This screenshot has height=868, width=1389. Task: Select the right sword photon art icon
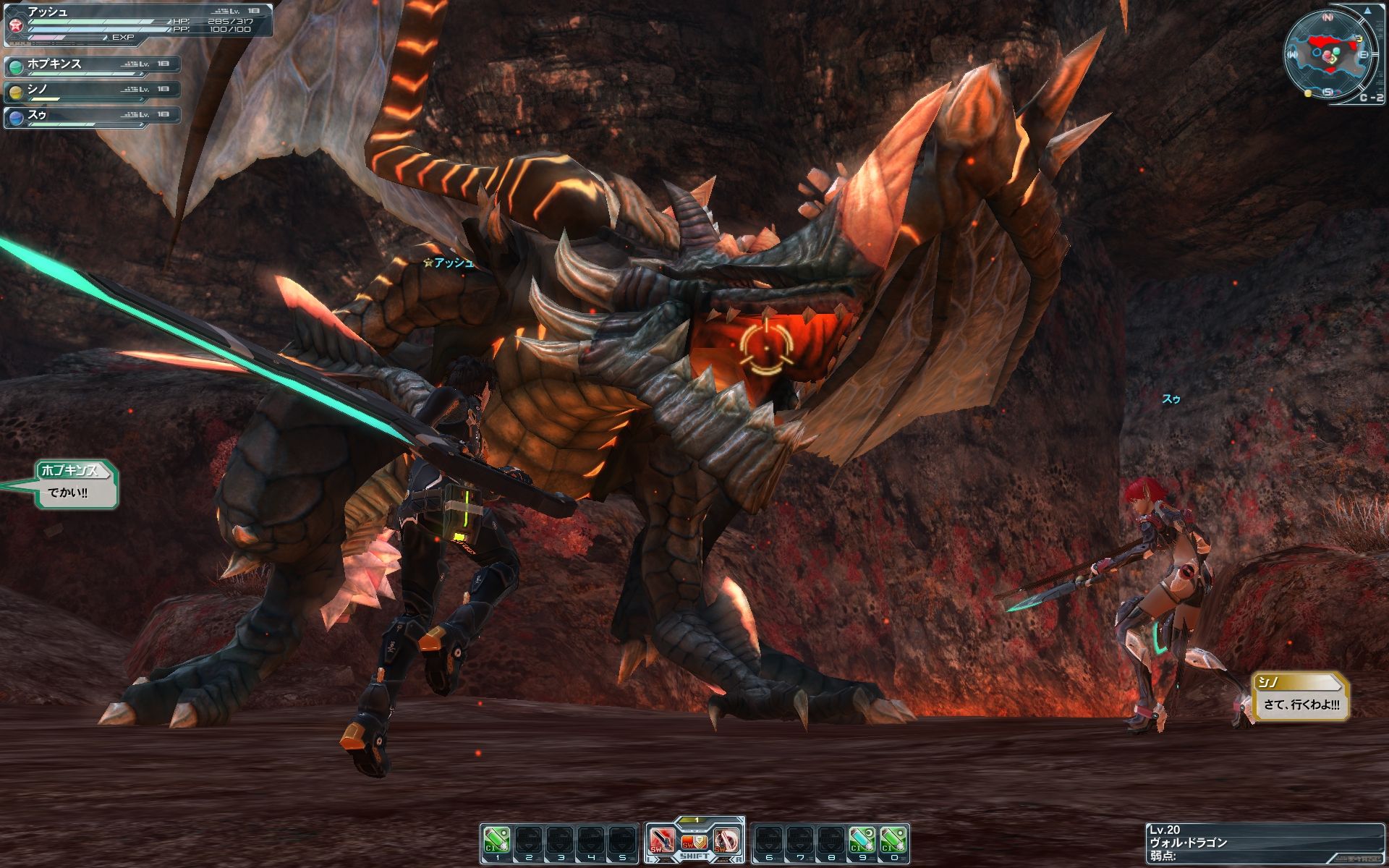(726, 840)
